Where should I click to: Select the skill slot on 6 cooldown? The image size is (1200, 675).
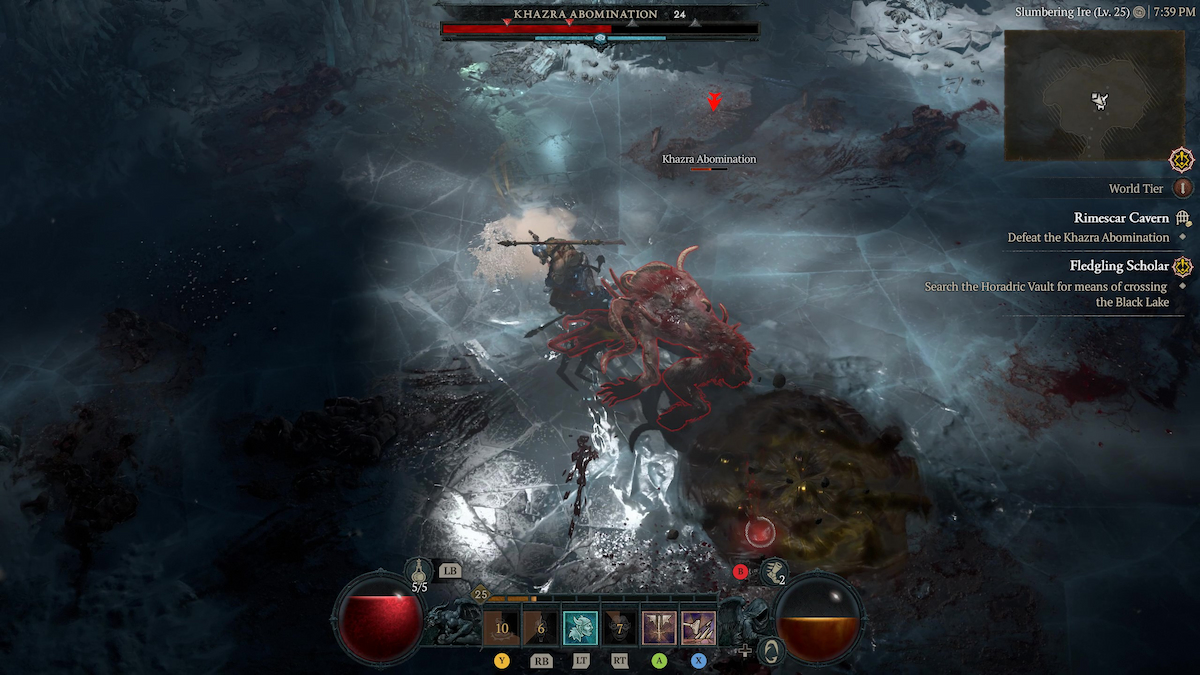point(541,628)
